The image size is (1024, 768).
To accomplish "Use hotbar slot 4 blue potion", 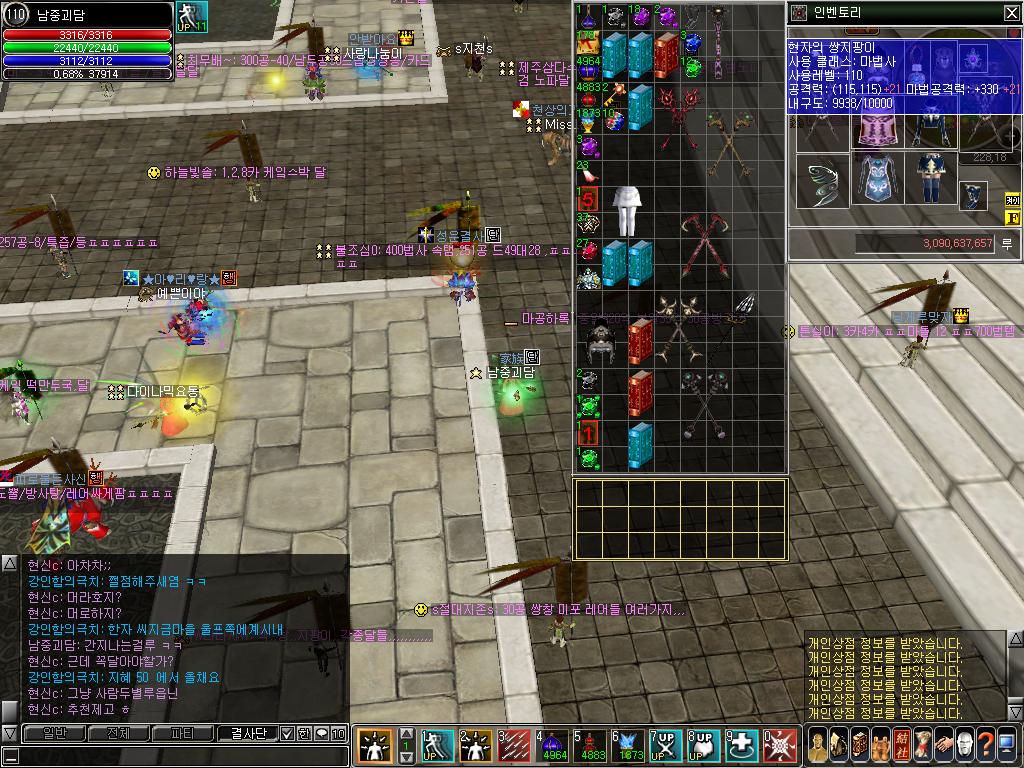I will (x=553, y=745).
